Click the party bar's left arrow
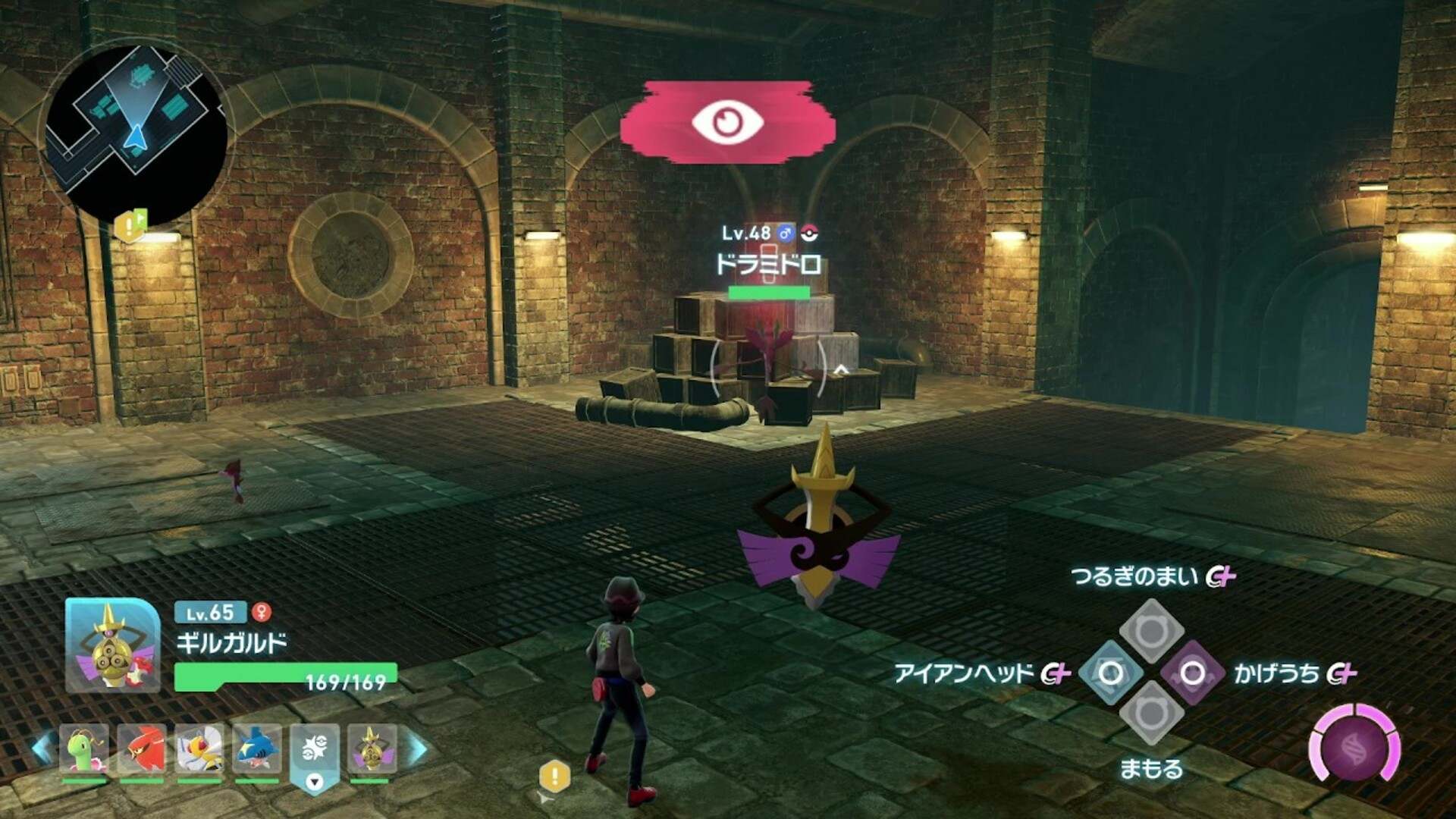1456x819 pixels. coord(42,748)
